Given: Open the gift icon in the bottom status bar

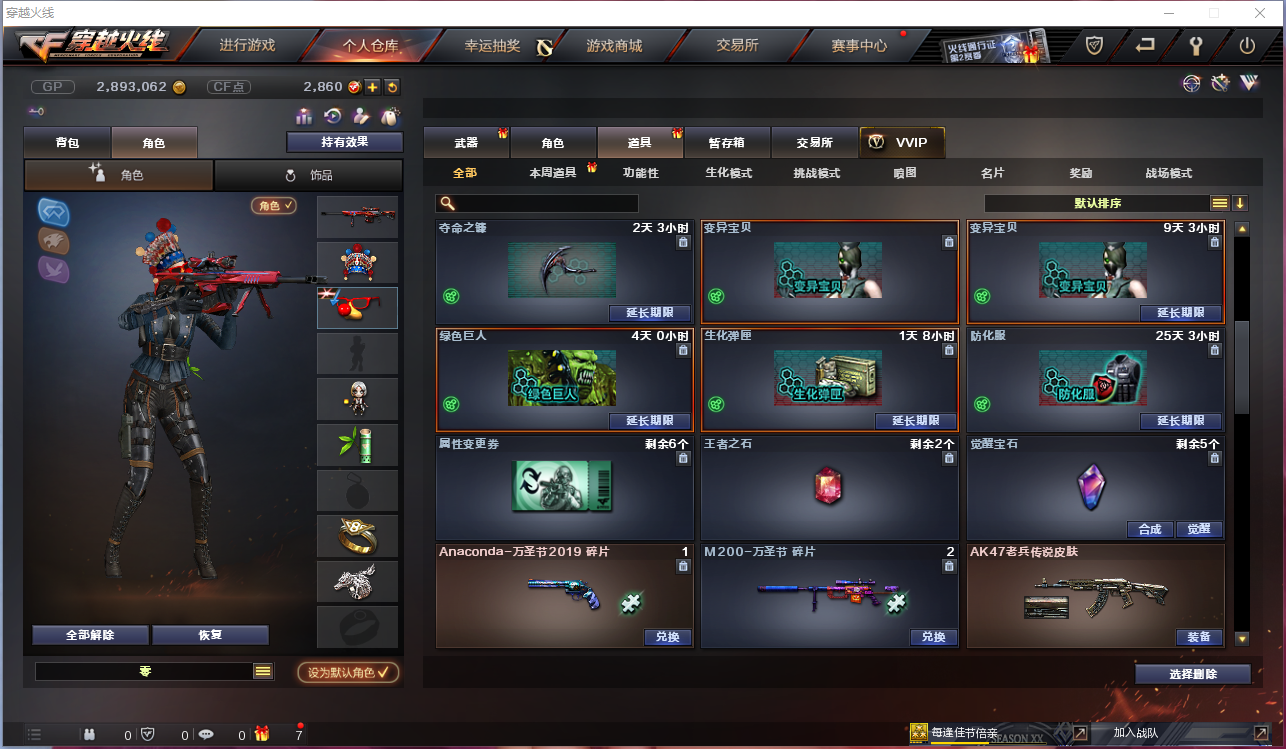Looking at the screenshot, I should tap(261, 733).
